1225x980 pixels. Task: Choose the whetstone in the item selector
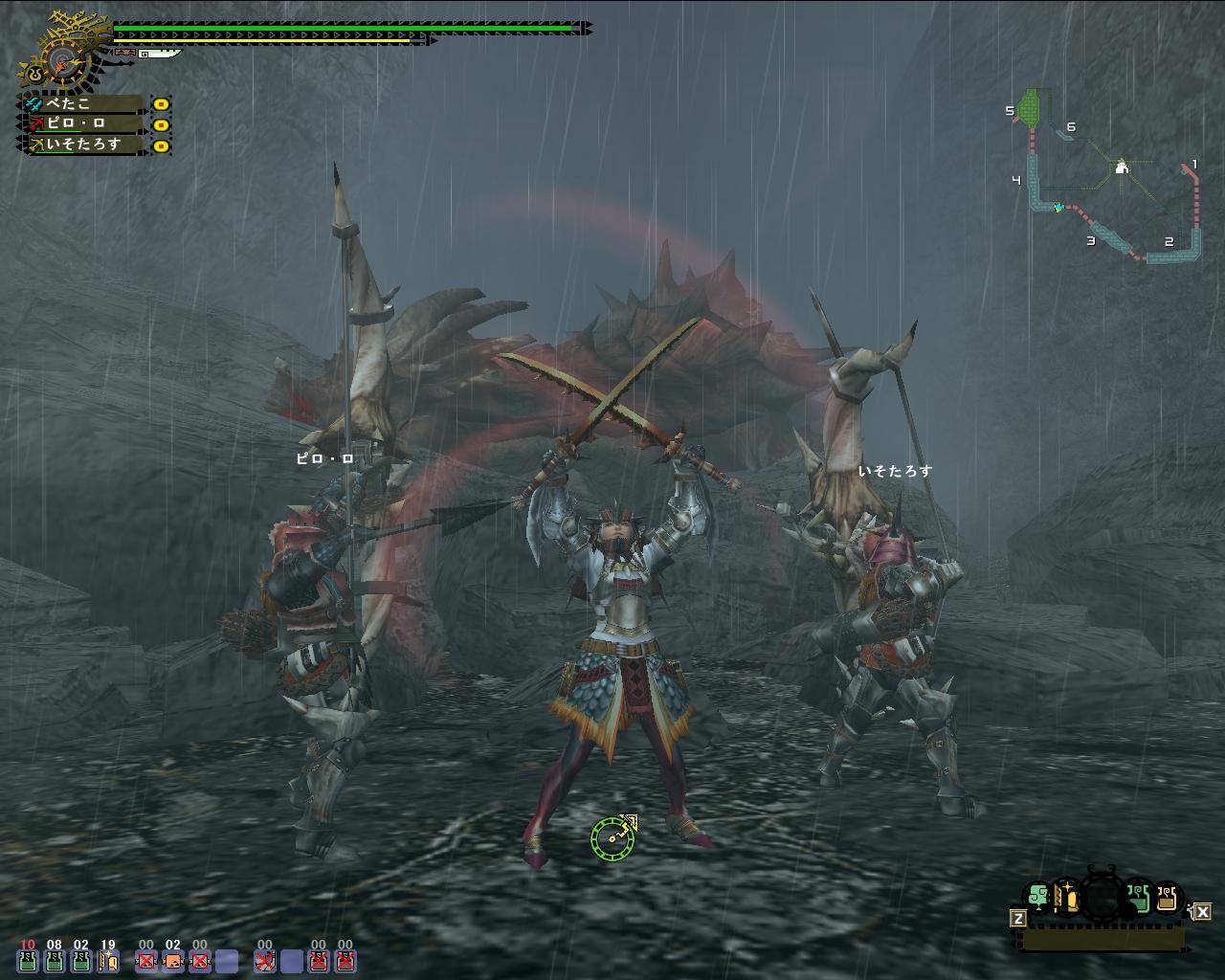tap(1067, 898)
